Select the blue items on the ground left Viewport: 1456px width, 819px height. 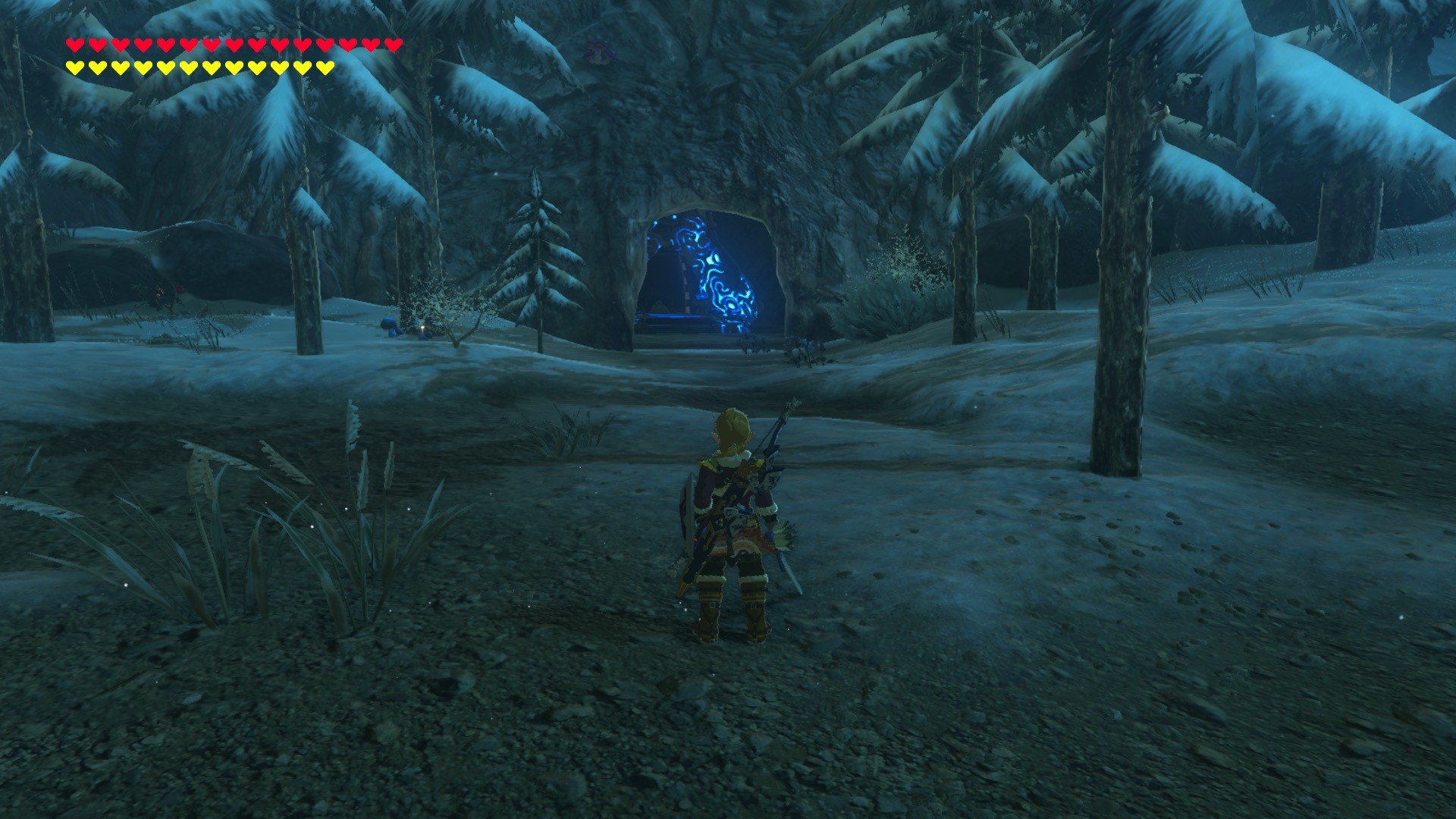click(x=392, y=326)
